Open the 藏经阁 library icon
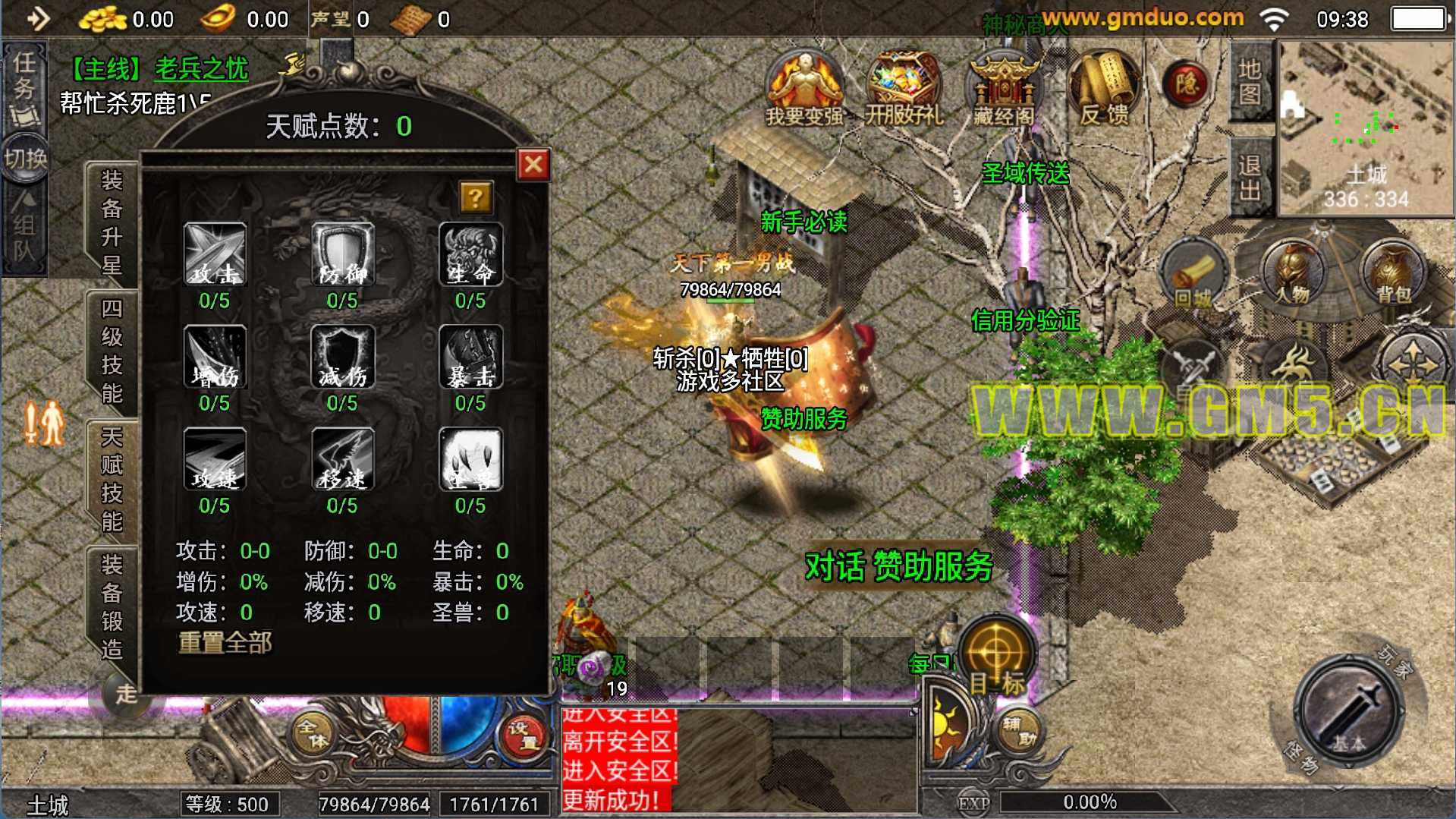Screen dimensions: 1456x819 (1003, 88)
